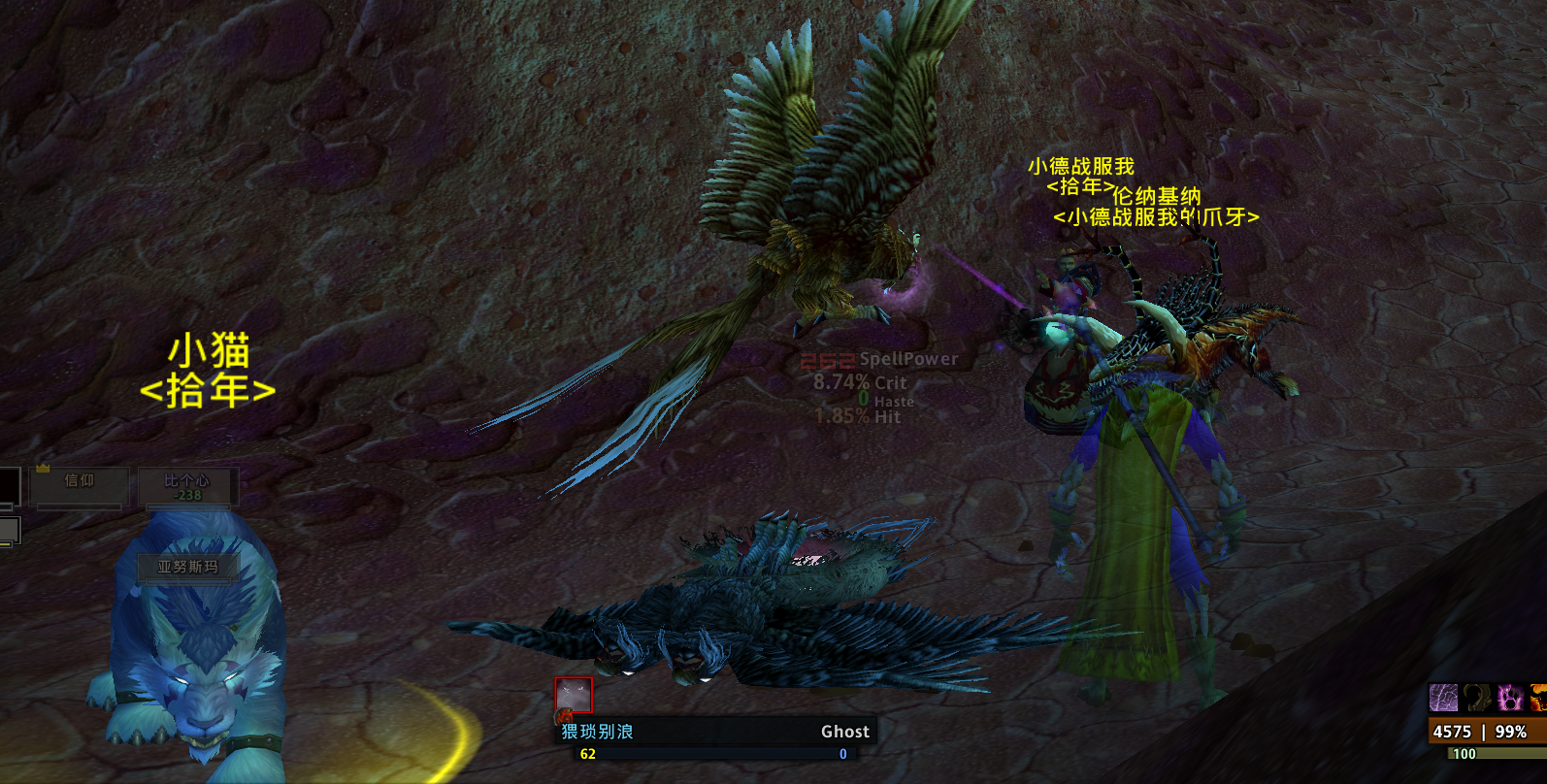Click the dark curved horn buff icon
This screenshot has height=784, width=1547.
pyautogui.click(x=1477, y=698)
